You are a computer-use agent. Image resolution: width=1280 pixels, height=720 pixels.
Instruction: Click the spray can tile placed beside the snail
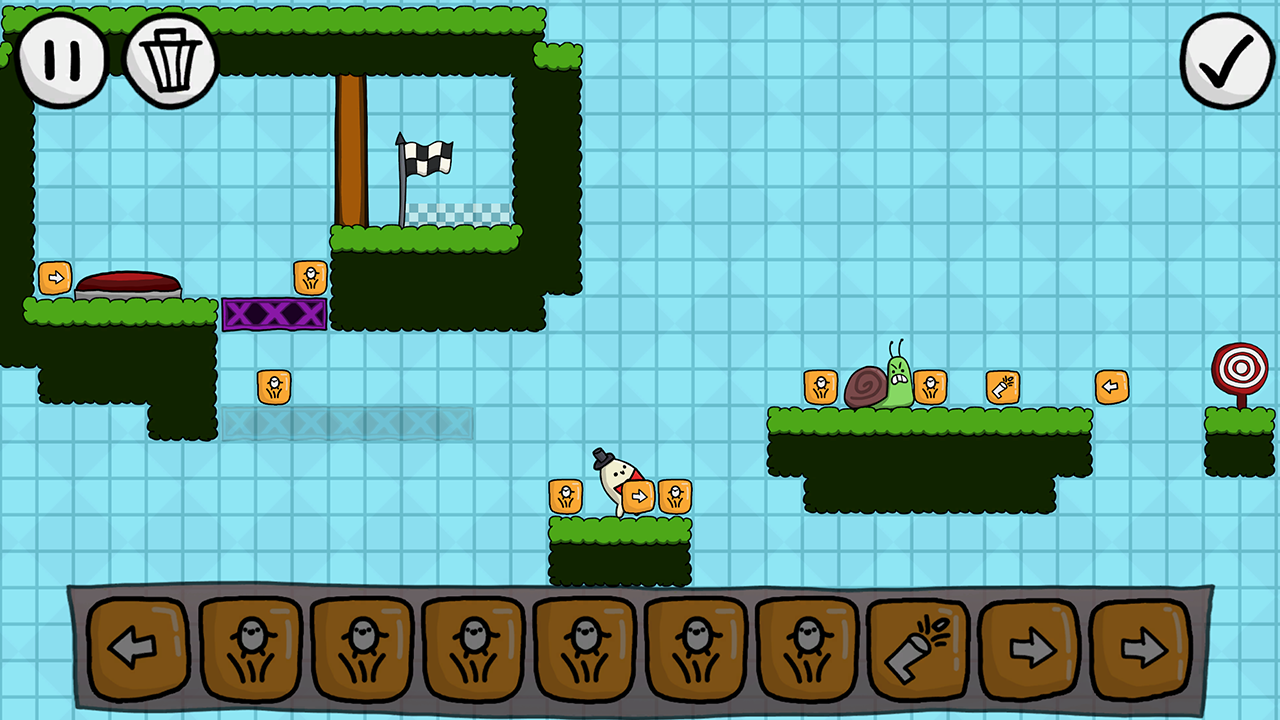click(x=1003, y=386)
